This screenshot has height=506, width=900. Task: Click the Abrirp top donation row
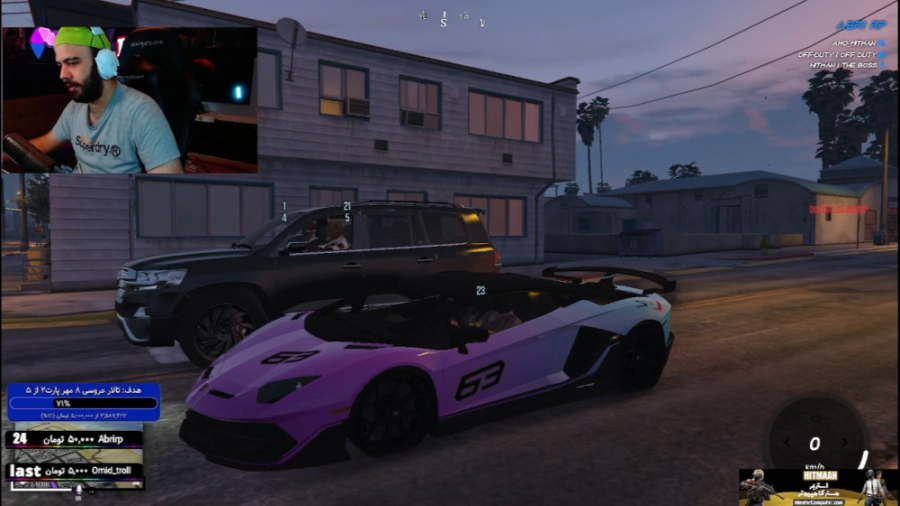(x=74, y=438)
